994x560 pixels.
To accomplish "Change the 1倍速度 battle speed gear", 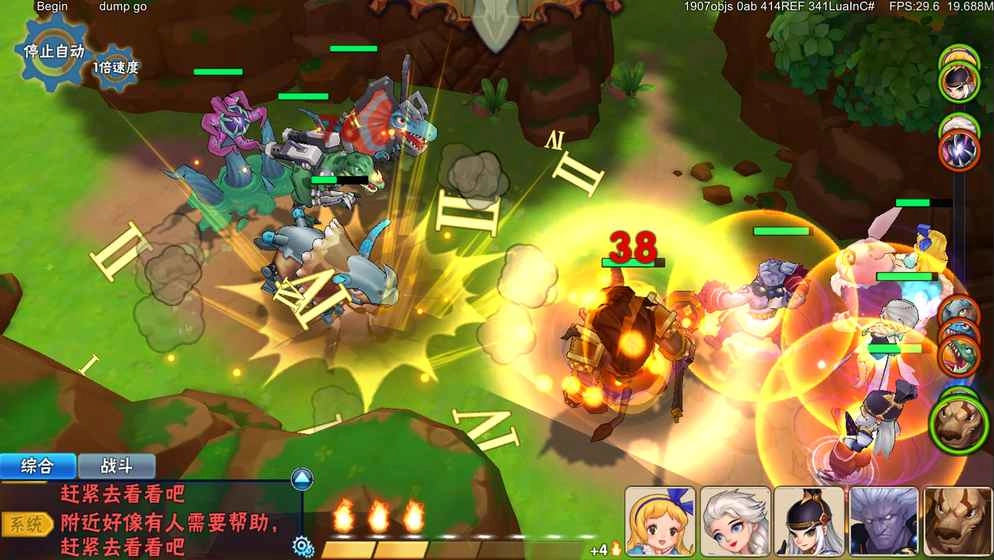I will coord(116,68).
